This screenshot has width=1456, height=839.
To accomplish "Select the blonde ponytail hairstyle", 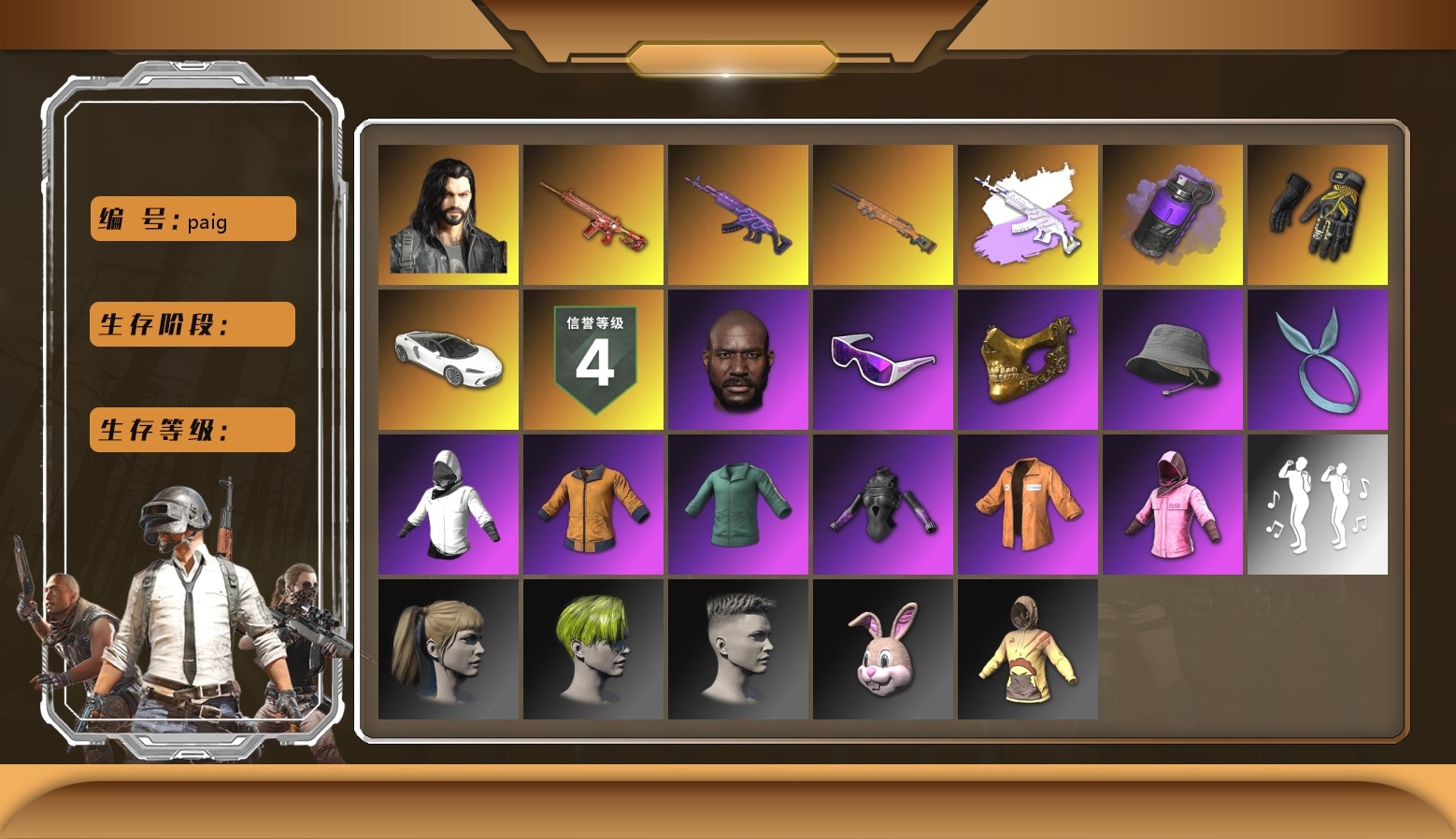I will click(448, 648).
